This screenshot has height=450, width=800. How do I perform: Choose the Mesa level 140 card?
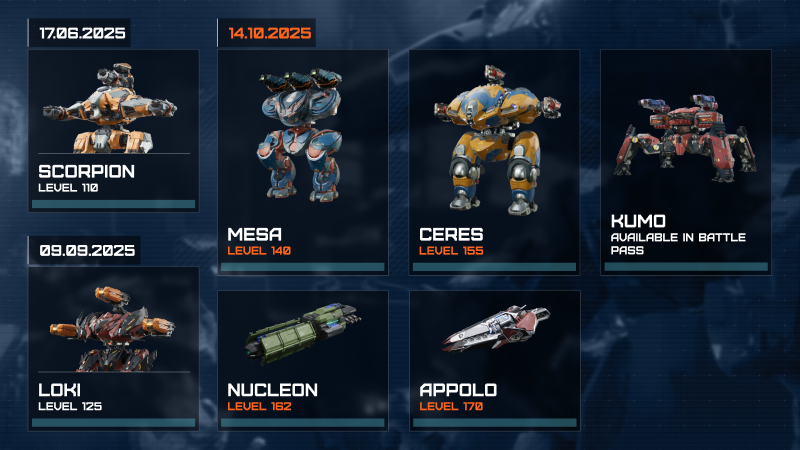pyautogui.click(x=303, y=162)
